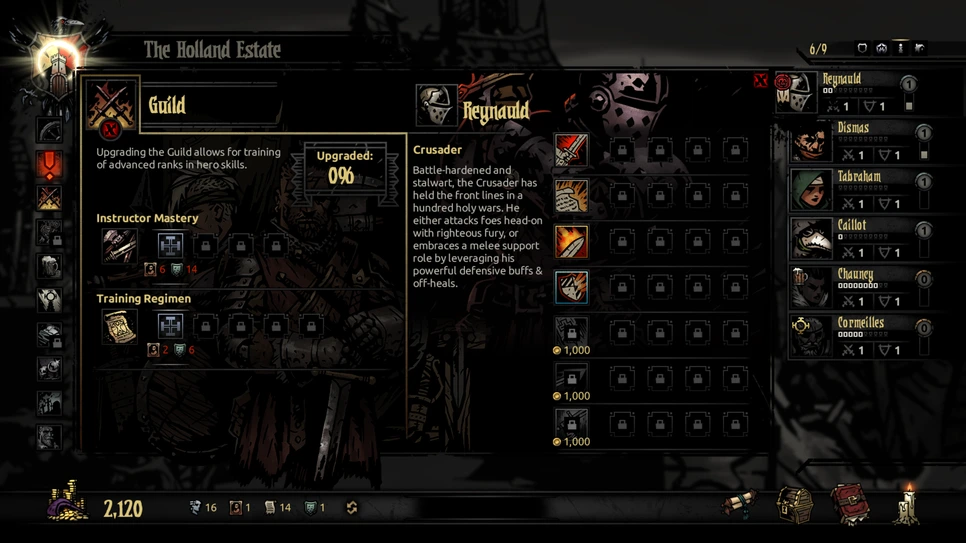Open the tavern beer mug building

pos(50,267)
